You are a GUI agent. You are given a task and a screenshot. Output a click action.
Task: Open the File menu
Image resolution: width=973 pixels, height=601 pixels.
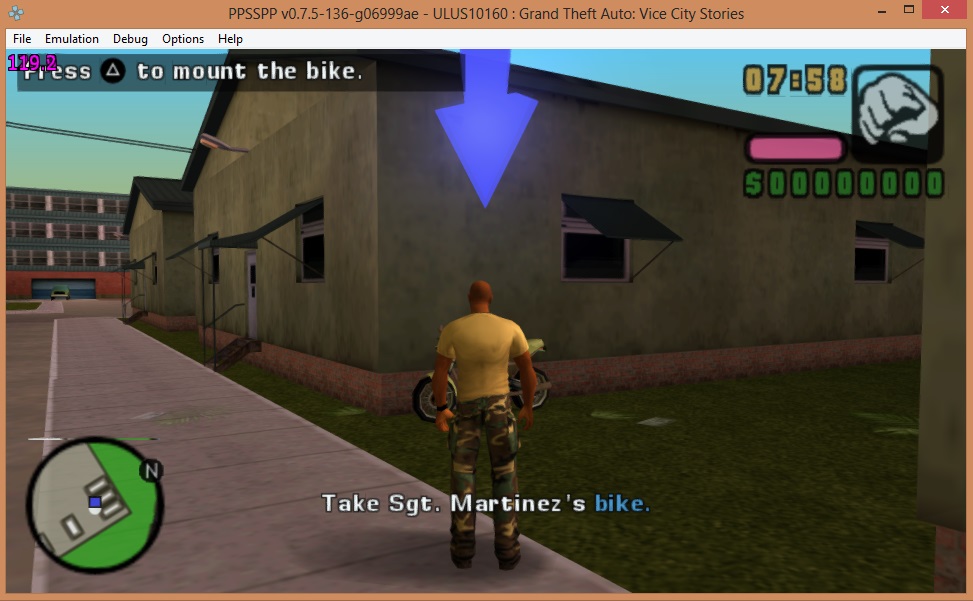point(22,39)
